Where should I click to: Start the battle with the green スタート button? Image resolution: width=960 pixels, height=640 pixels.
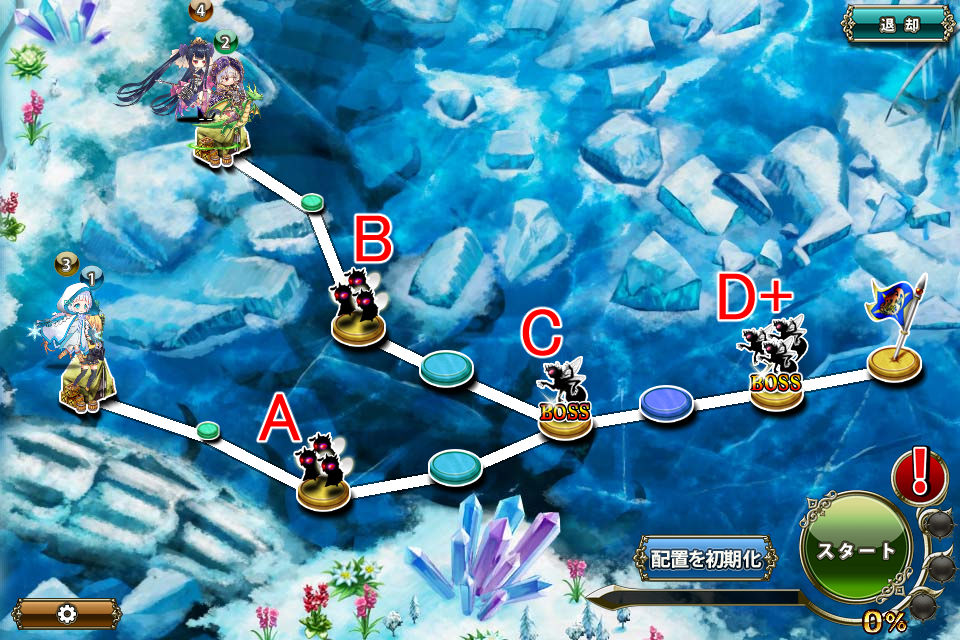tap(856, 550)
